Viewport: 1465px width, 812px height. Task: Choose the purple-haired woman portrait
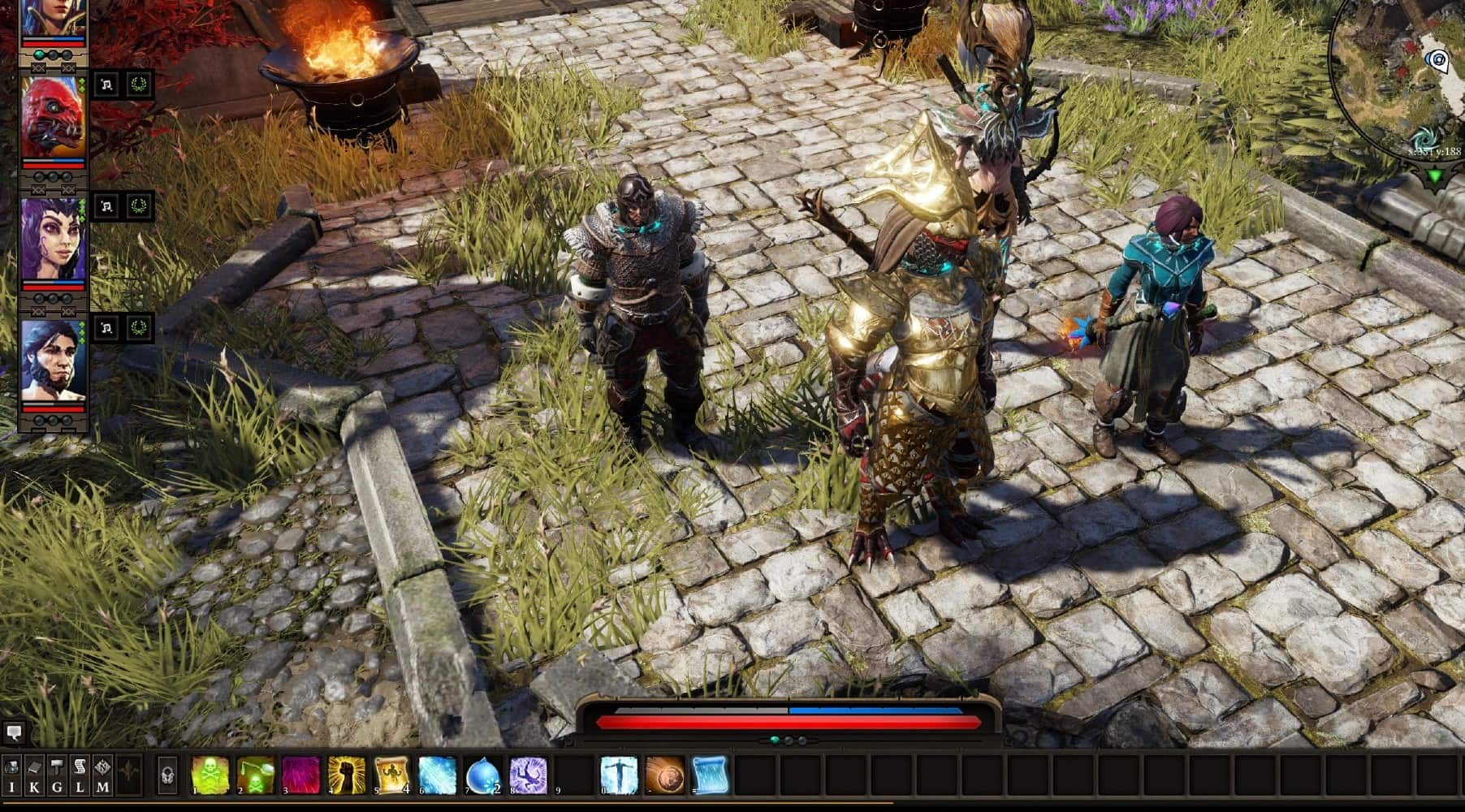pos(53,240)
